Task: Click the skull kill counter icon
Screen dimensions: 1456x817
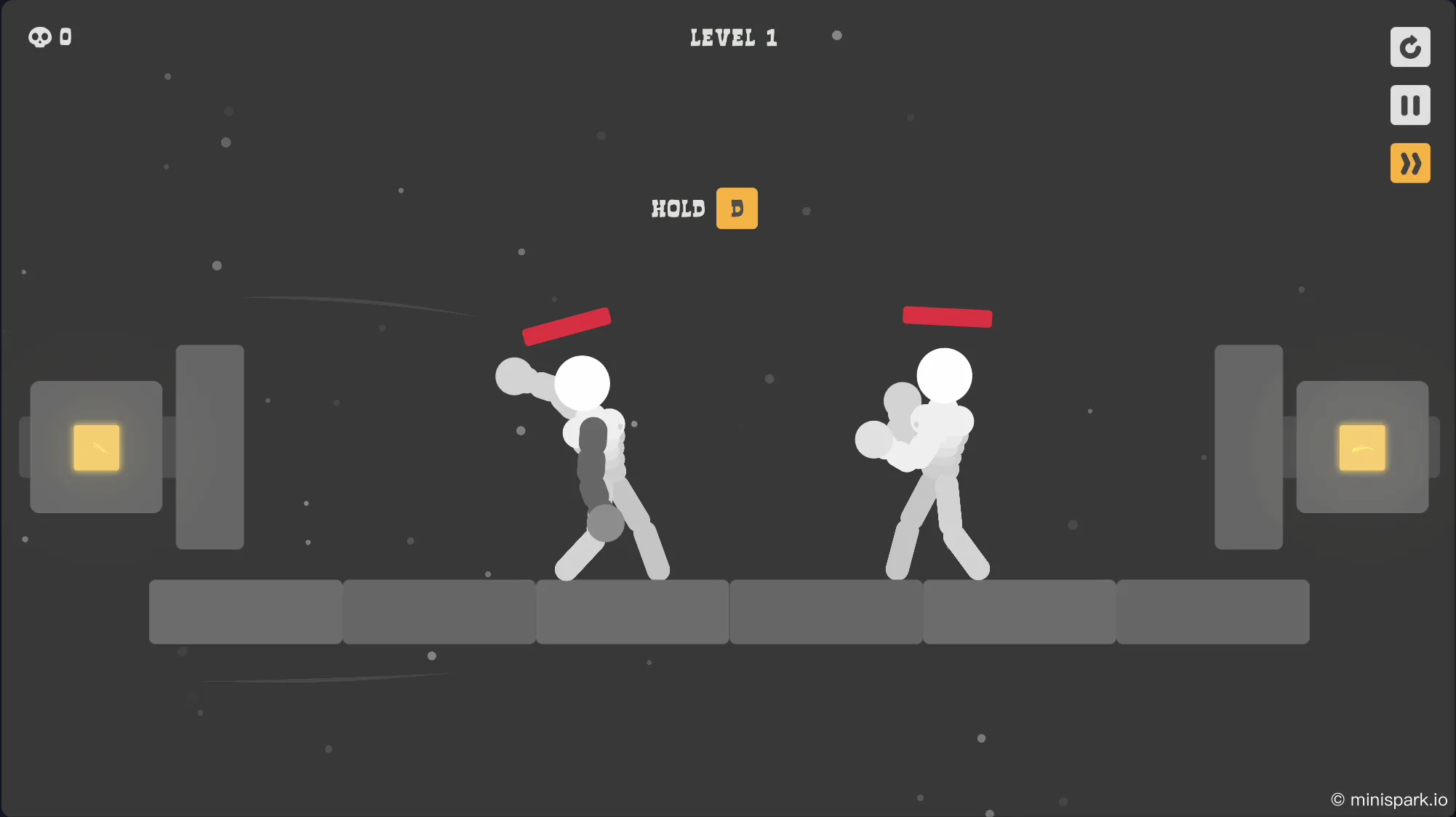Action: (x=39, y=37)
